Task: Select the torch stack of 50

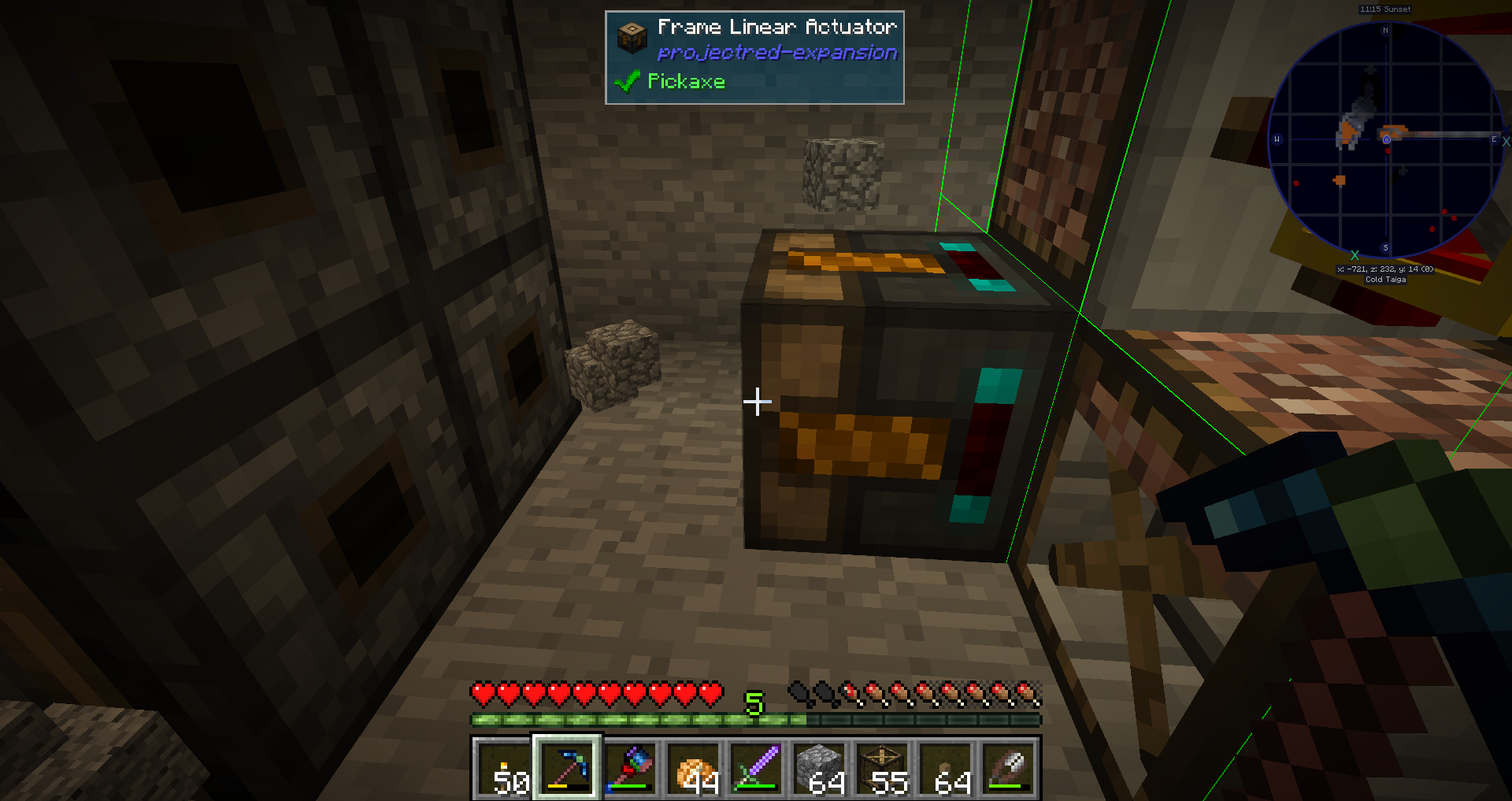Action: point(504,769)
